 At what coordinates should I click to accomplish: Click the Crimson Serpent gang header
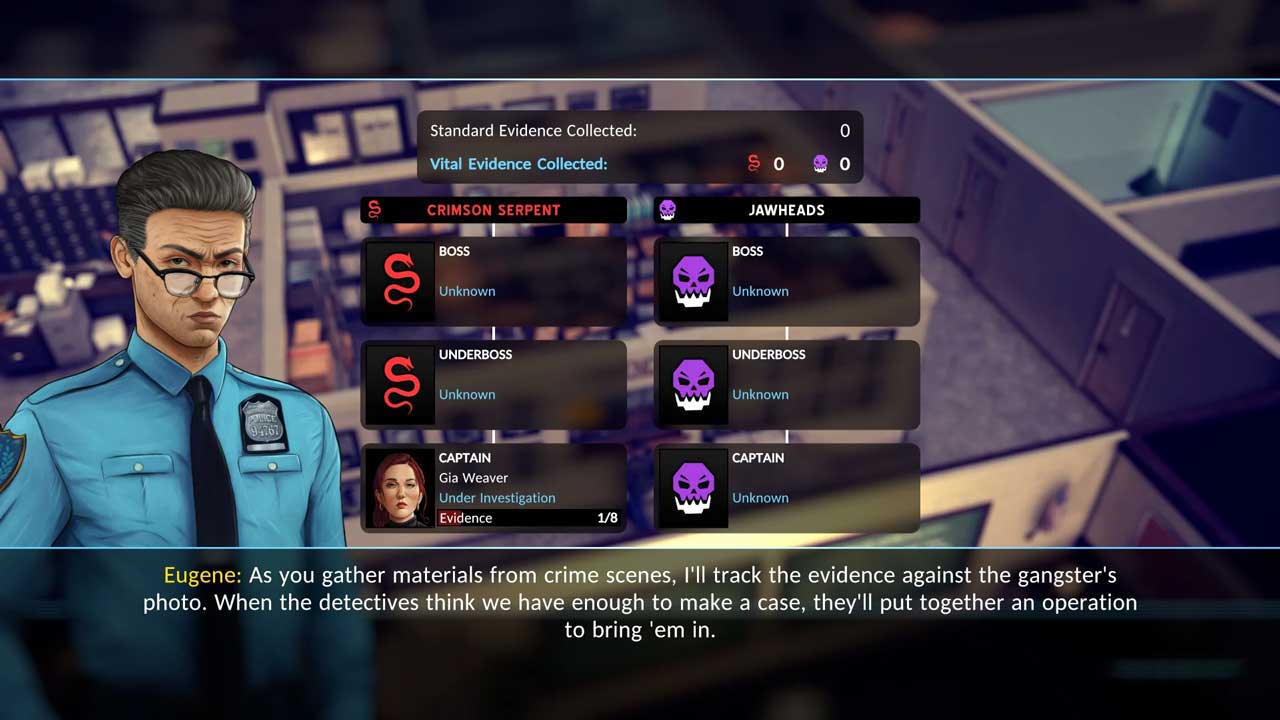[494, 210]
